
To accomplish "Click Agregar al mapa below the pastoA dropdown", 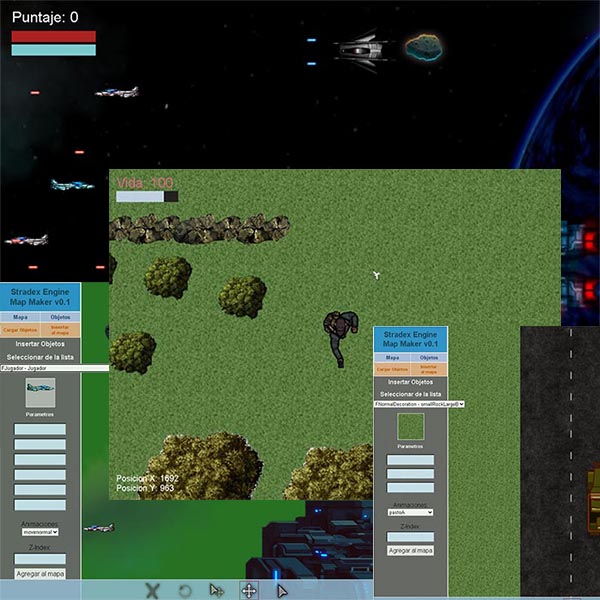I will [x=410, y=551].
